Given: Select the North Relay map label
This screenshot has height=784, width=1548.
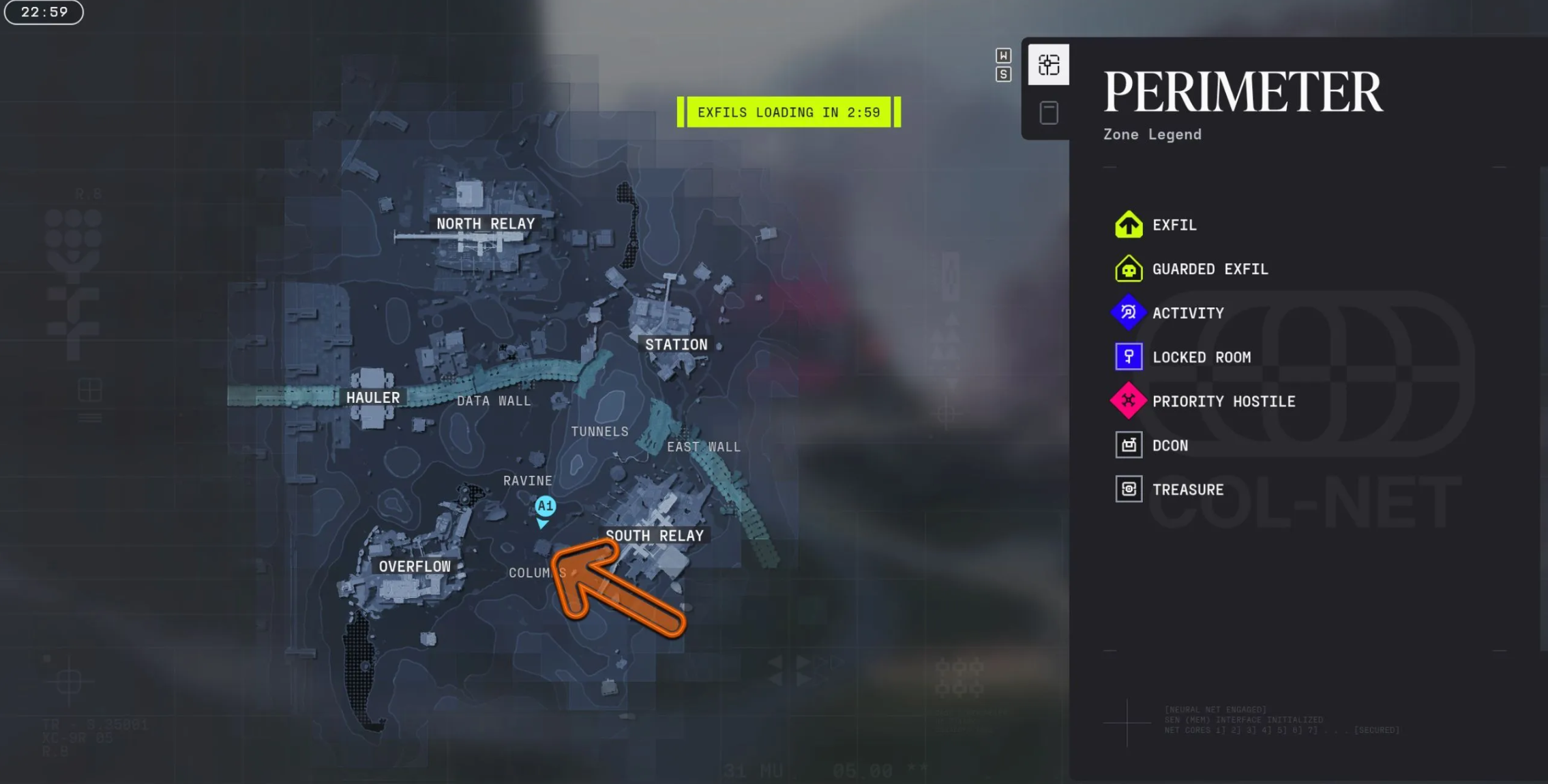Looking at the screenshot, I should click(486, 224).
